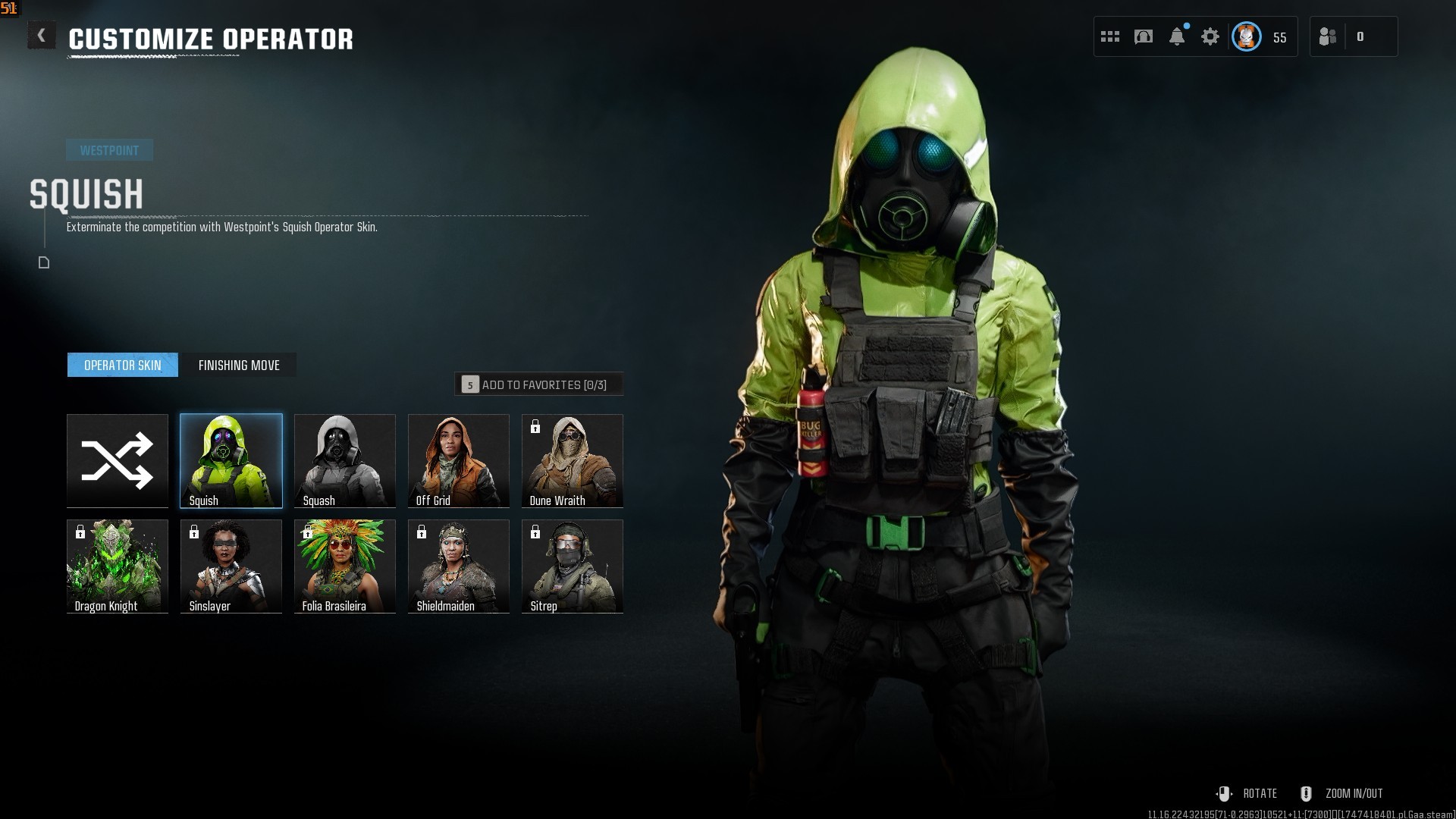Pick the Folia Brasileira skin
Viewport: 1456px width, 819px height.
[x=345, y=566]
